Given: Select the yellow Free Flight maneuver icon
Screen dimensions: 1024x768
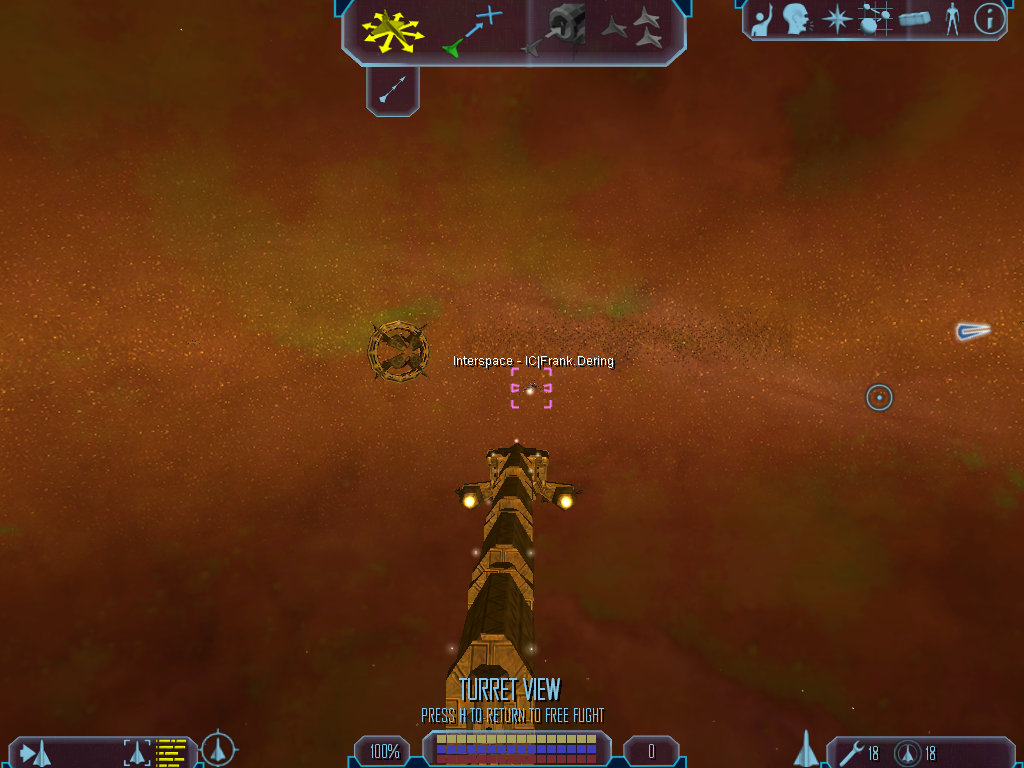Looking at the screenshot, I should [x=393, y=31].
